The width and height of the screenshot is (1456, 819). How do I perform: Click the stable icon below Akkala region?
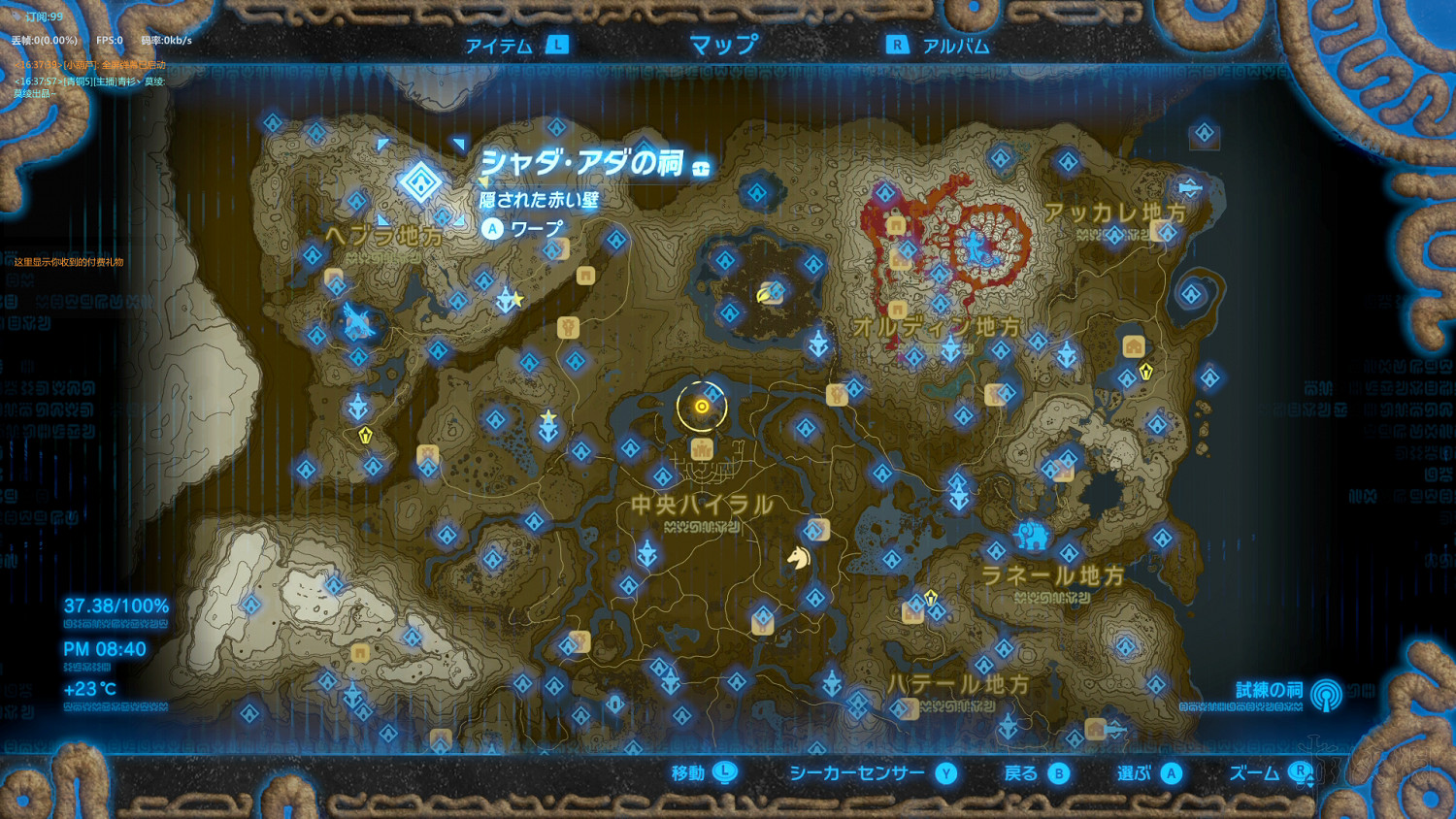point(1132,346)
